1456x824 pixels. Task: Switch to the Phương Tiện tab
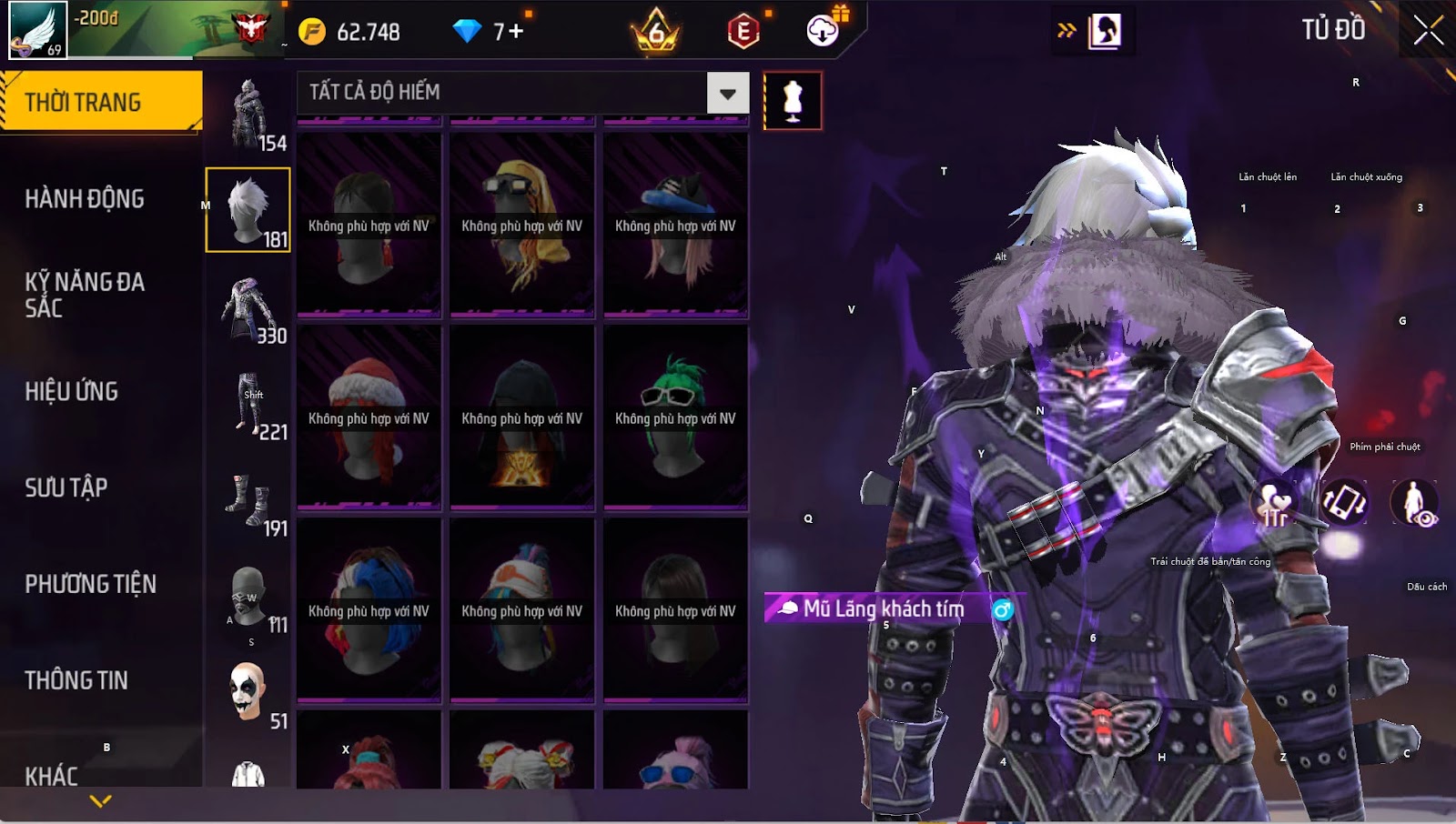point(90,585)
